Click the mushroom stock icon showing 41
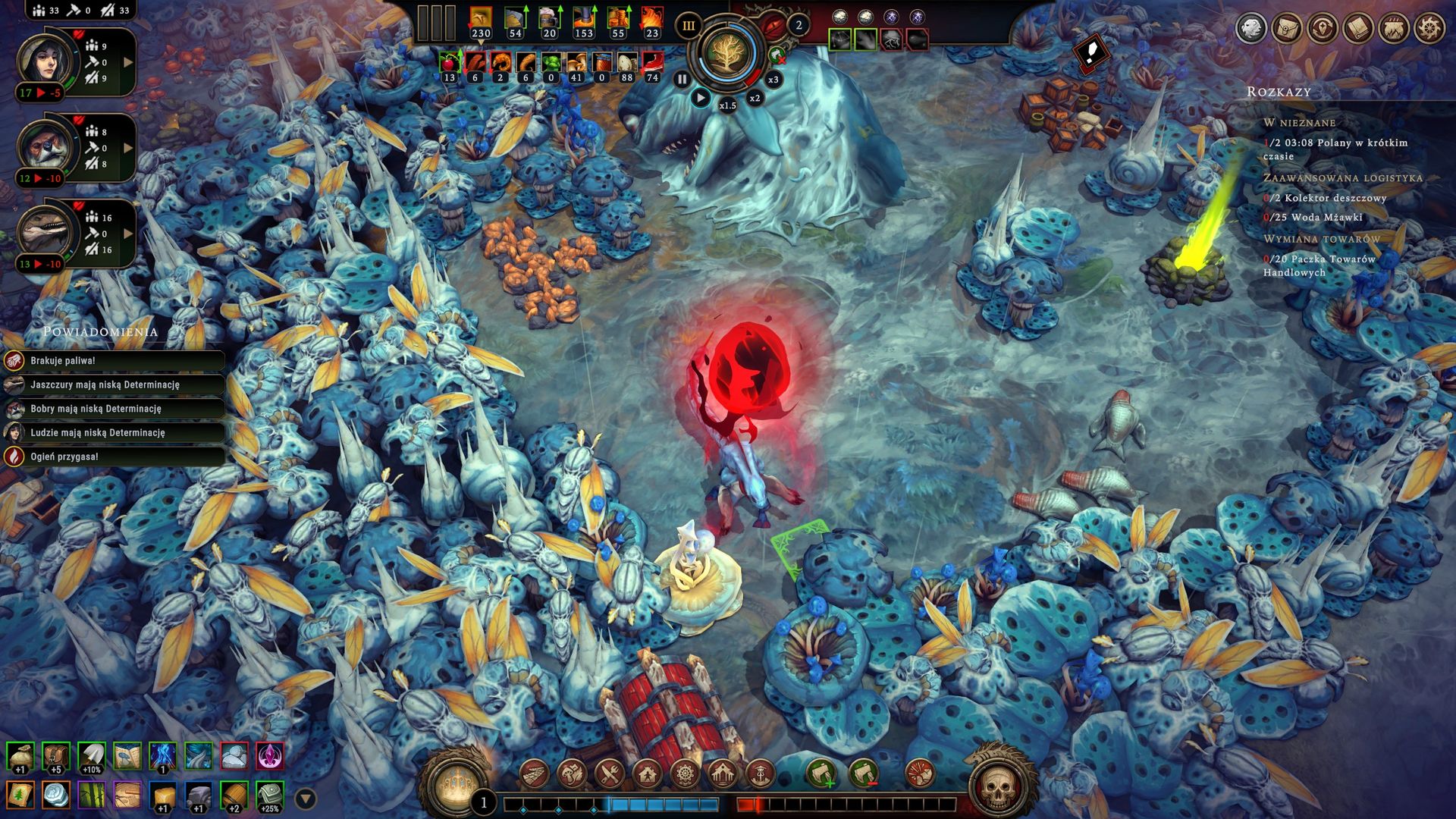 click(576, 65)
